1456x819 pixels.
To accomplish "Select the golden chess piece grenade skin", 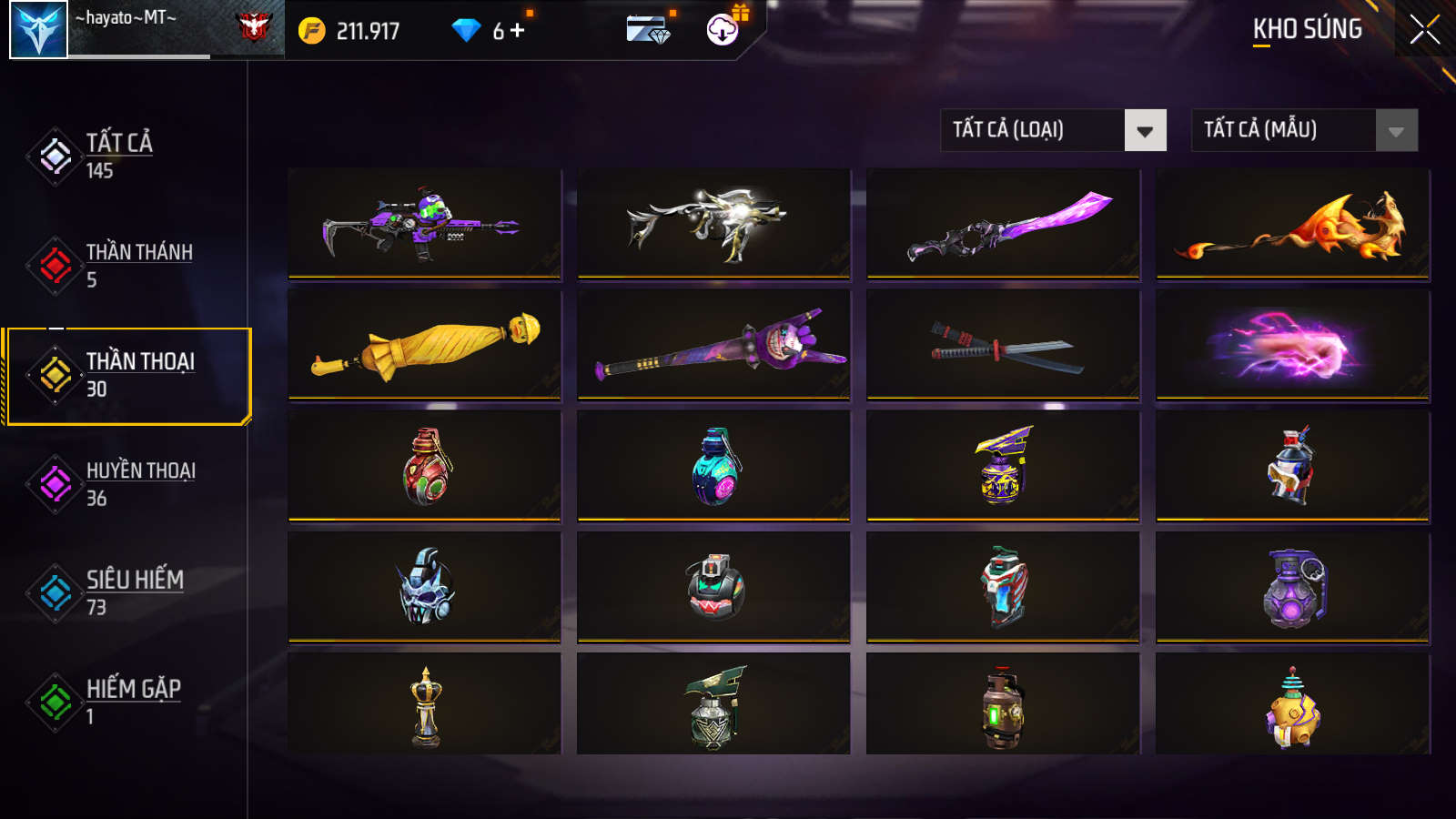I will click(424, 704).
